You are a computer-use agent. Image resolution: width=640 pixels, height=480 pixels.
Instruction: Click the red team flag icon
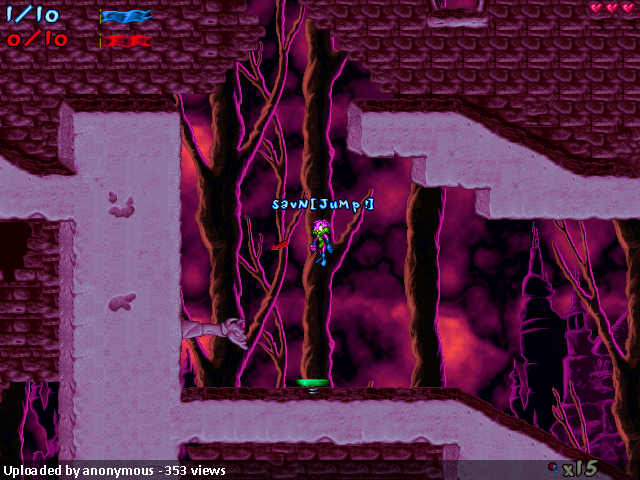[x=126, y=41]
